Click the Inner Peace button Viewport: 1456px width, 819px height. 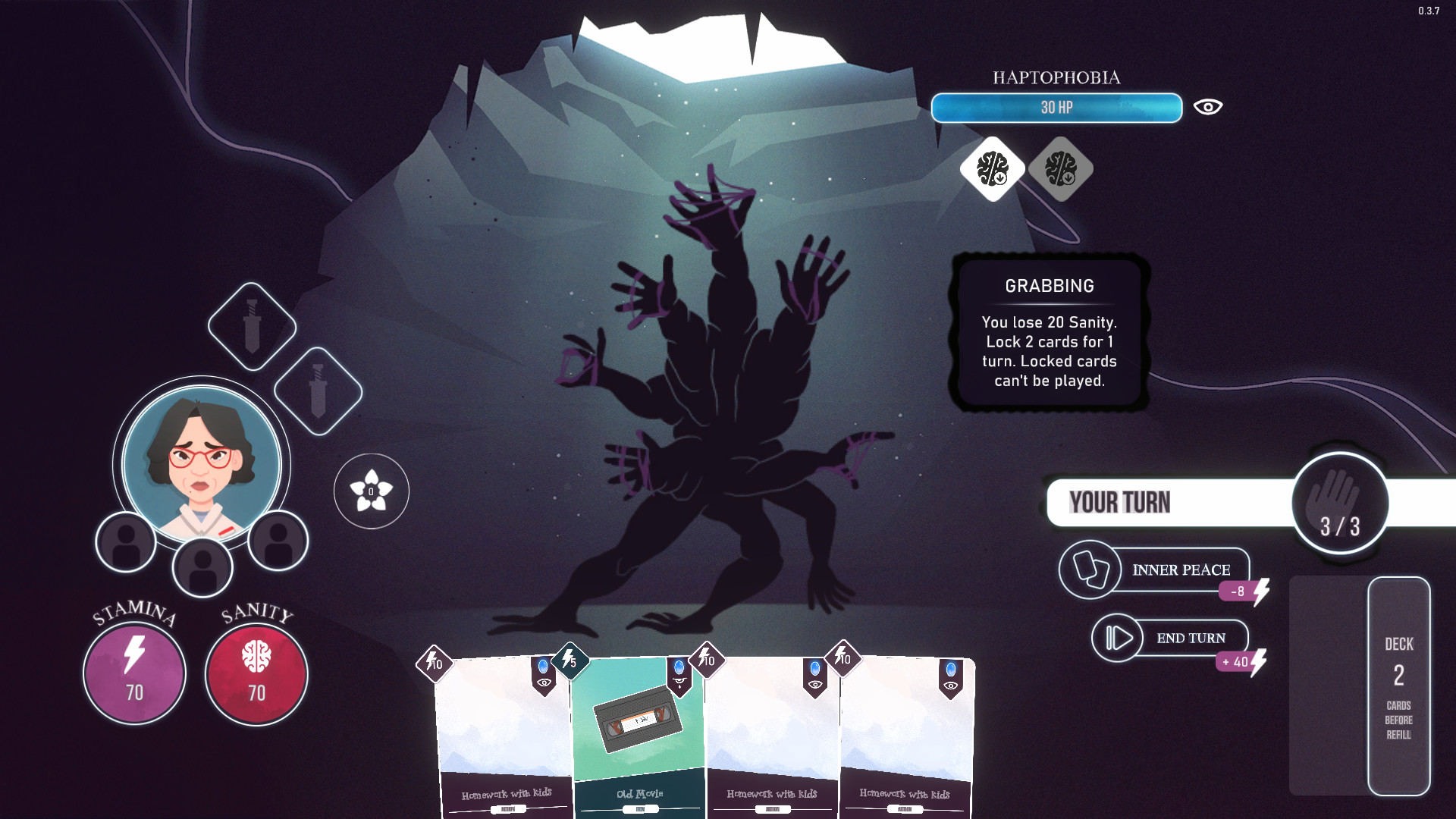(1181, 570)
